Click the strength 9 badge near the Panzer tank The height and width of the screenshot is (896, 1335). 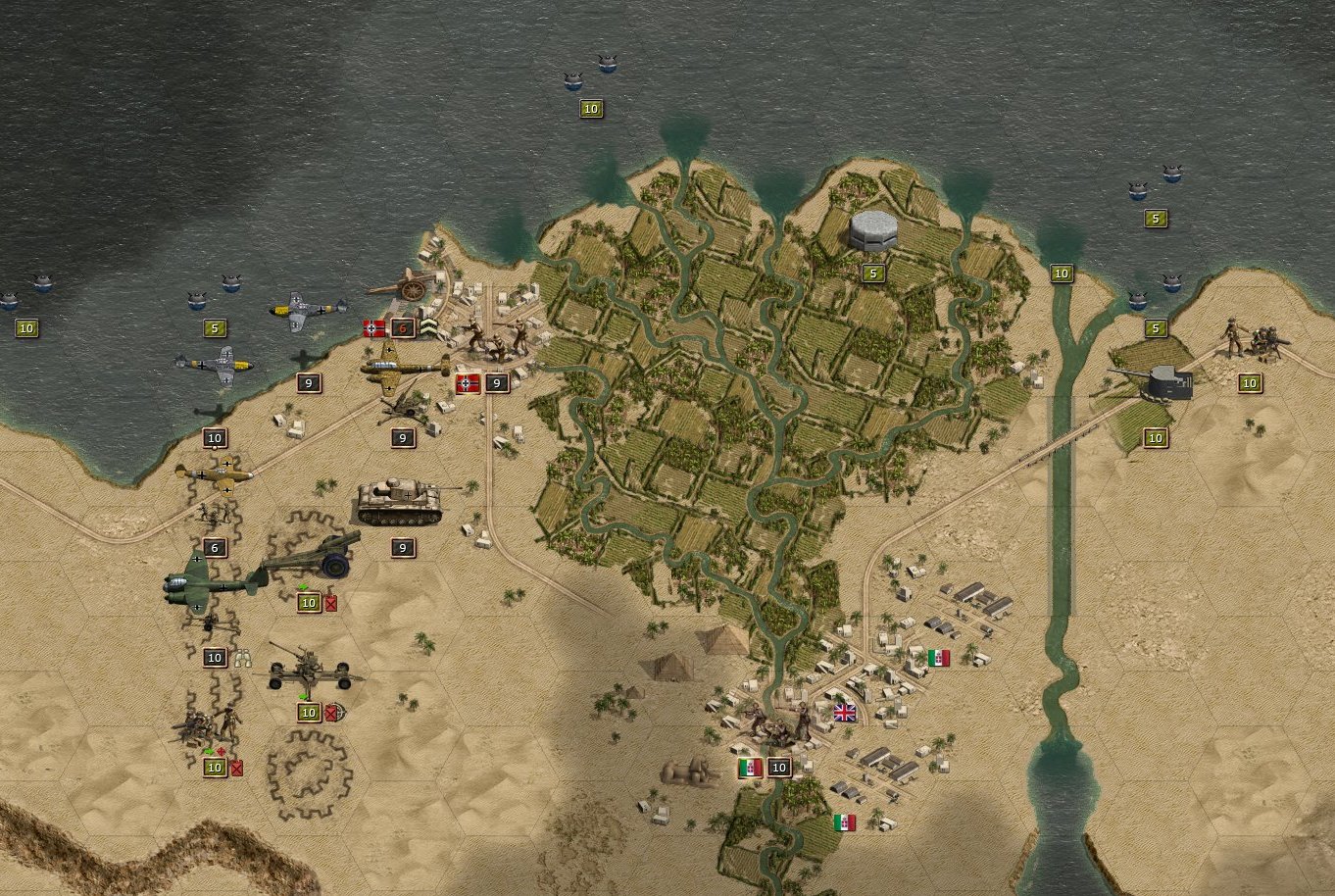(x=401, y=546)
